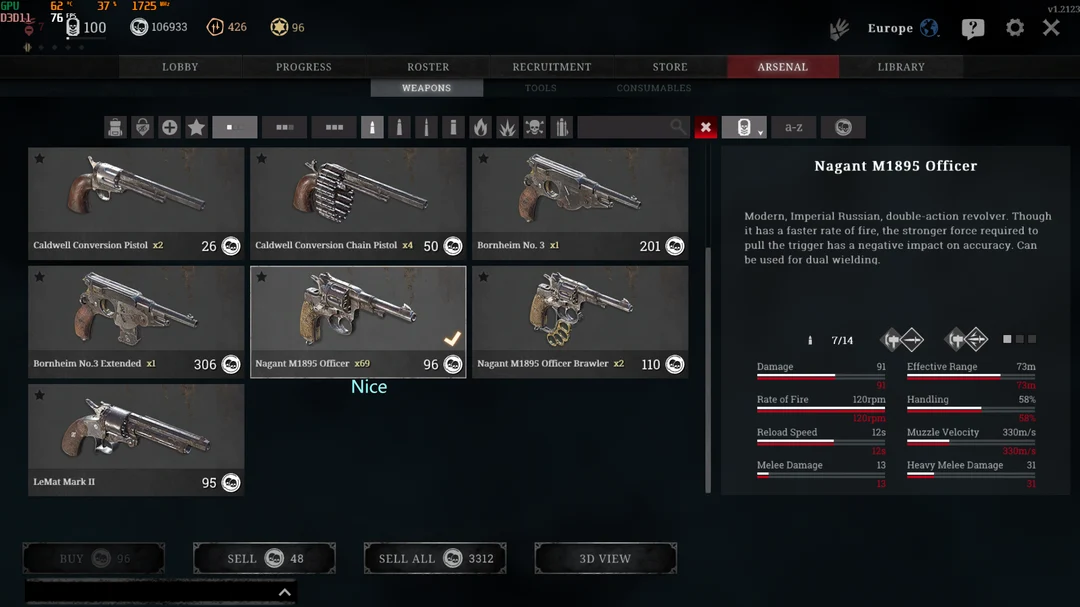Filter by poison skull-and-crossbones ammo
This screenshot has width=1080, height=607.
tap(534, 127)
